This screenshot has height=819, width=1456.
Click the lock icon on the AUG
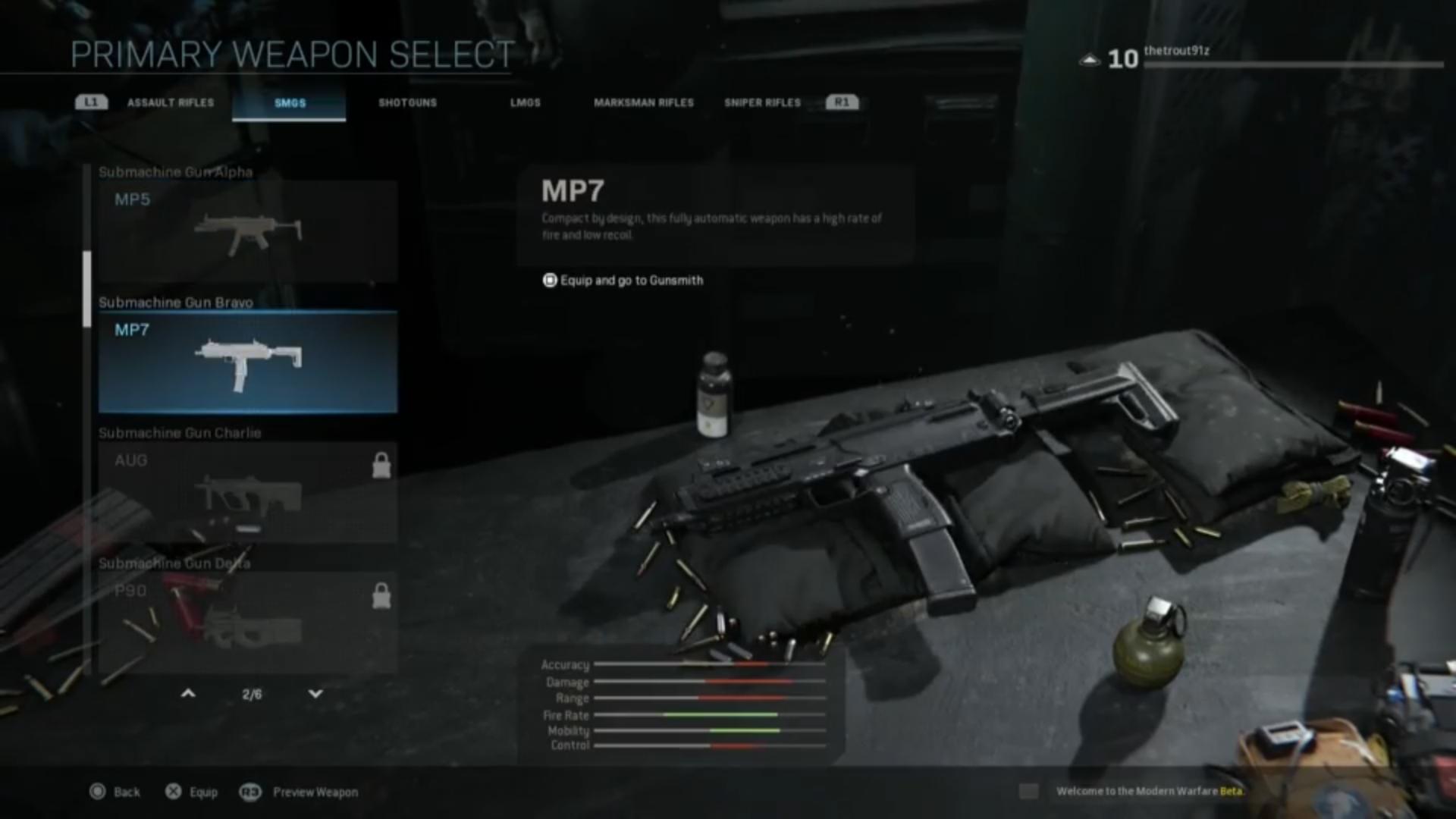(381, 466)
